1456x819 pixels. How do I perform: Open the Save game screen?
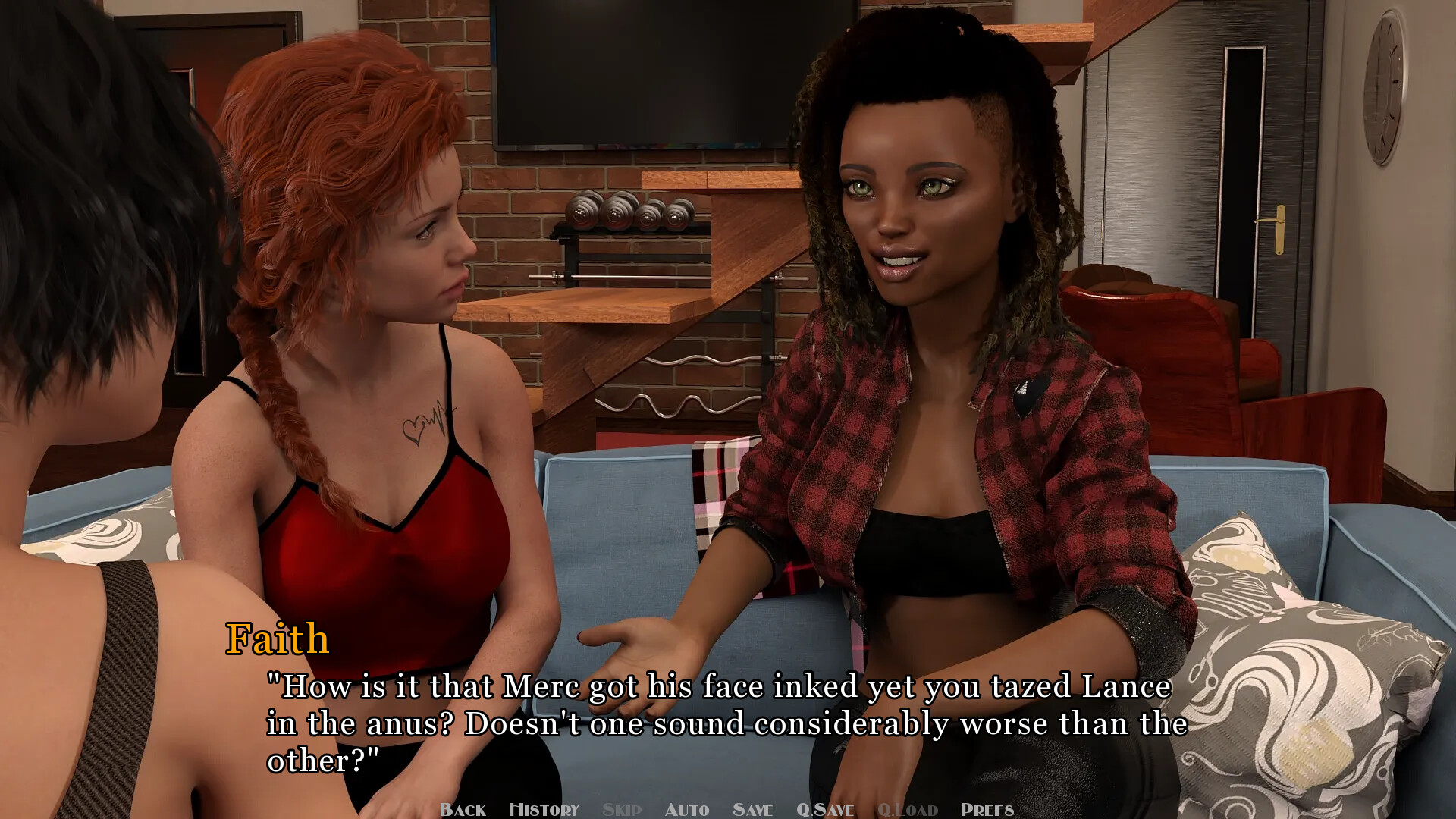pyautogui.click(x=752, y=808)
